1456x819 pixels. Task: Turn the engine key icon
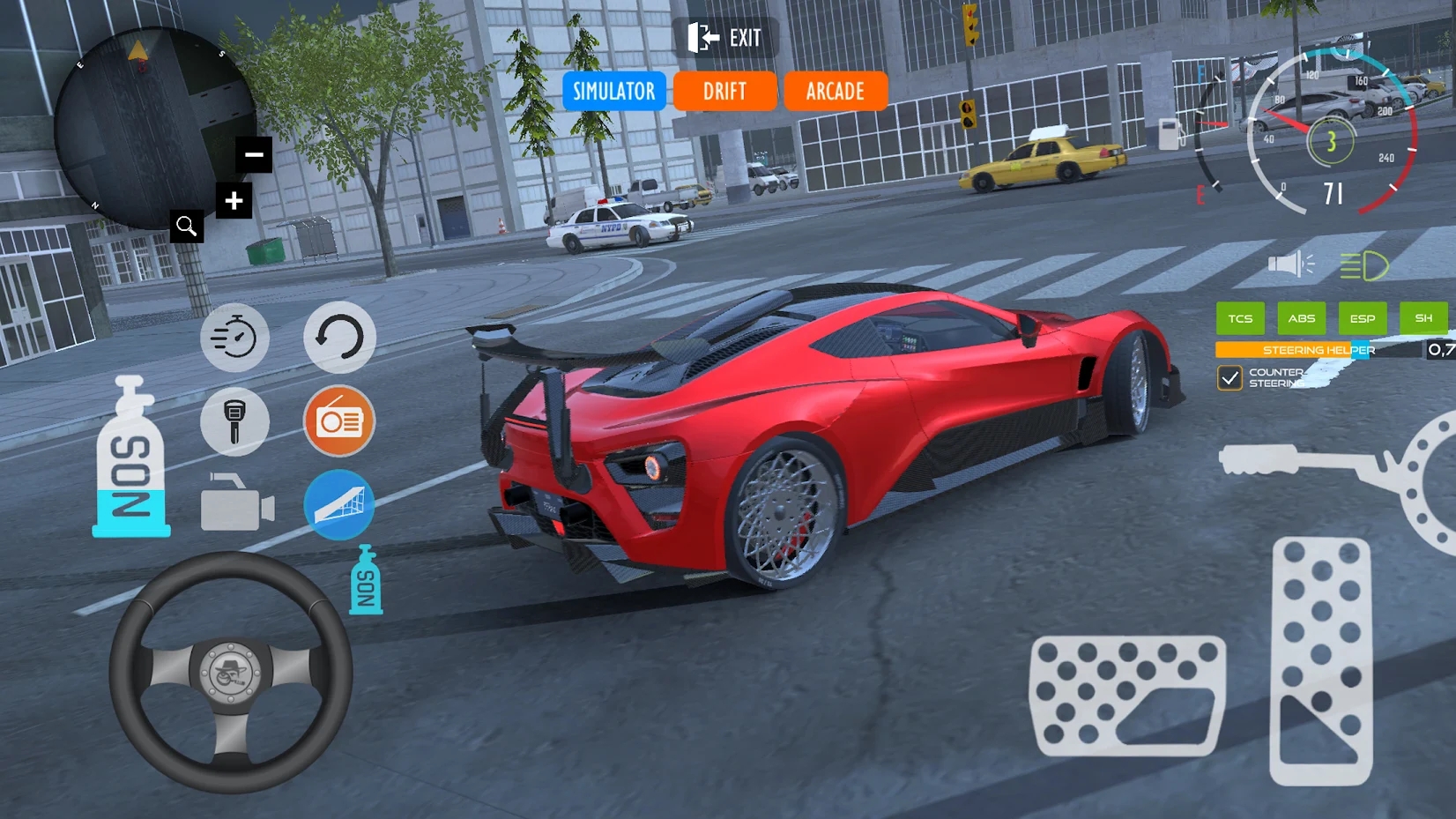234,421
